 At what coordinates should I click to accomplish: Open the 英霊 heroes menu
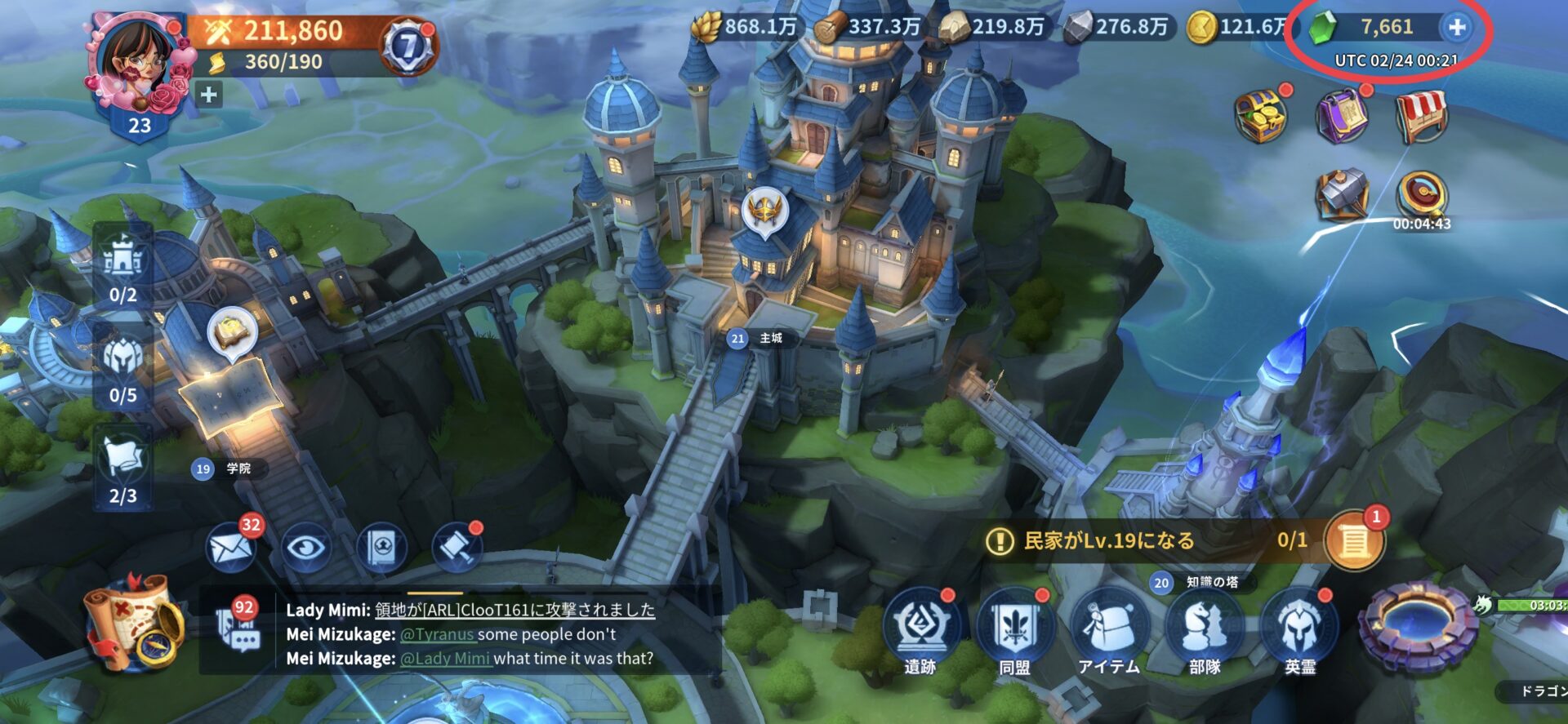(1299, 630)
